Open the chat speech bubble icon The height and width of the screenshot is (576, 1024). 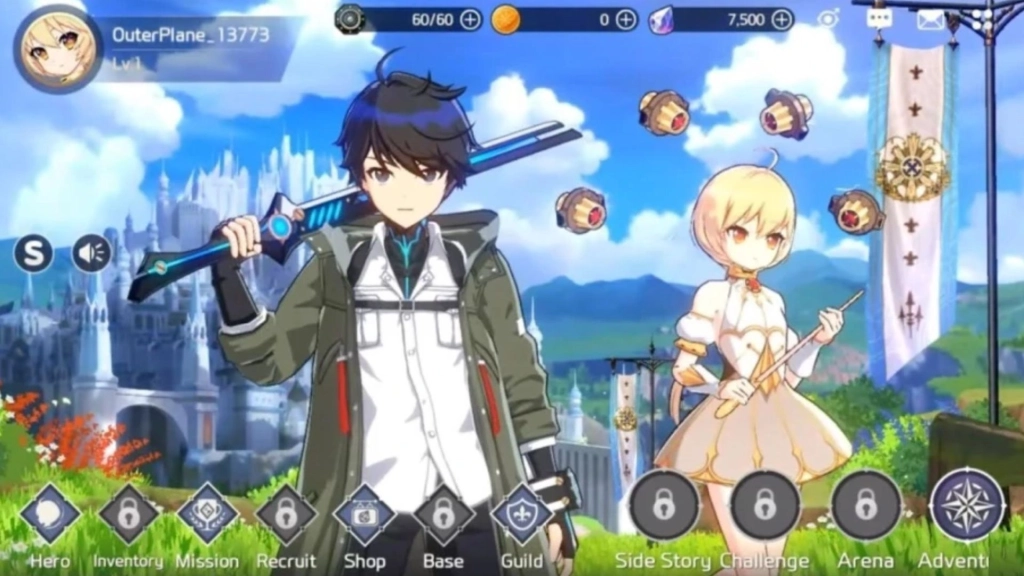click(879, 18)
